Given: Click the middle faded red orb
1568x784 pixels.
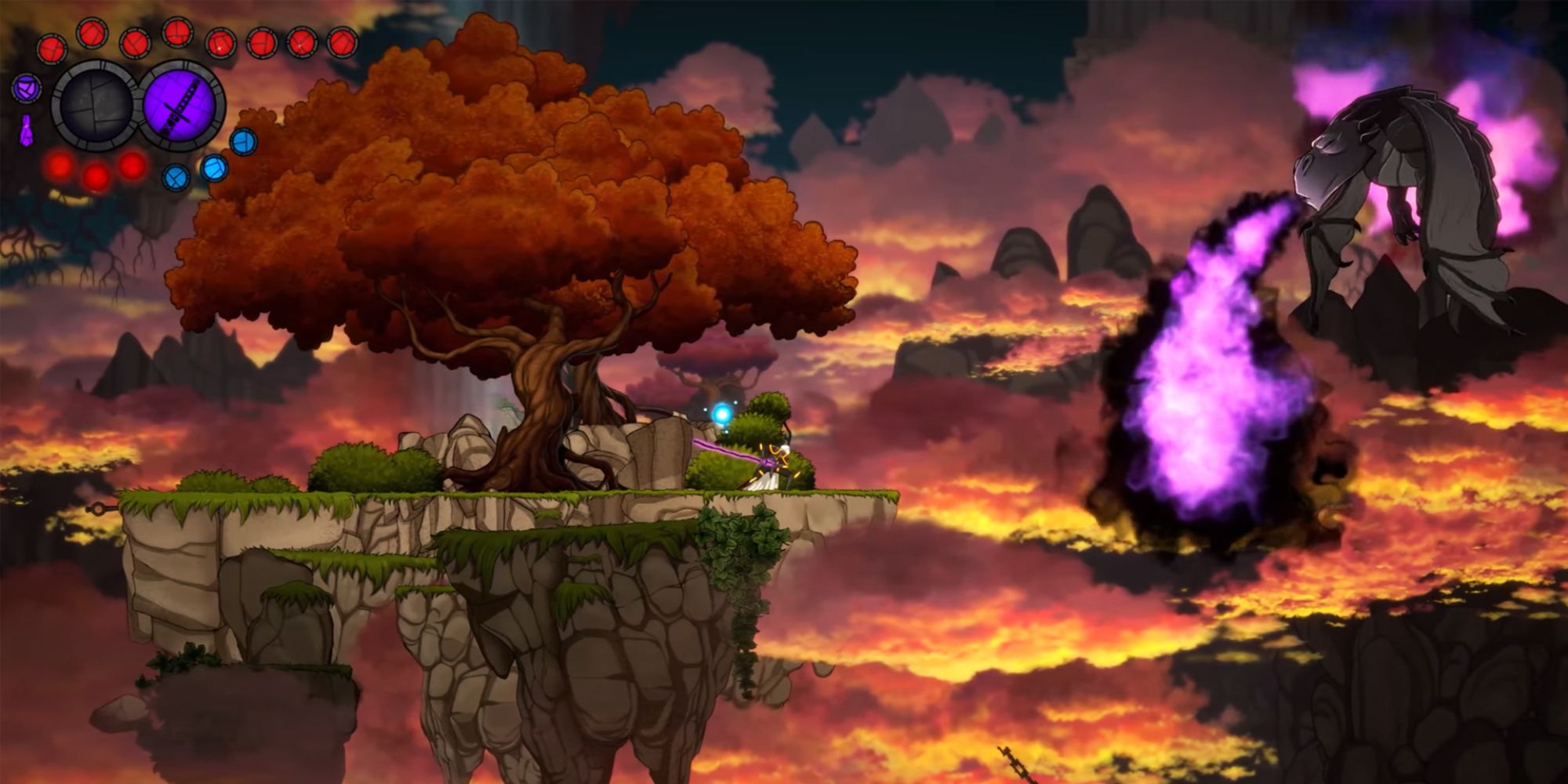Looking at the screenshot, I should [x=96, y=177].
